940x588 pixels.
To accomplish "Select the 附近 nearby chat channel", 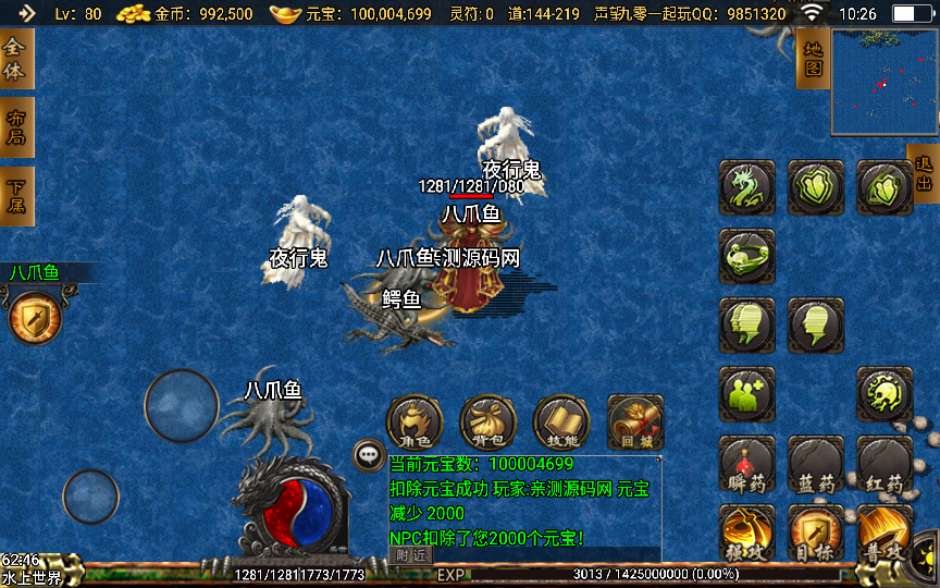I will coord(411,555).
